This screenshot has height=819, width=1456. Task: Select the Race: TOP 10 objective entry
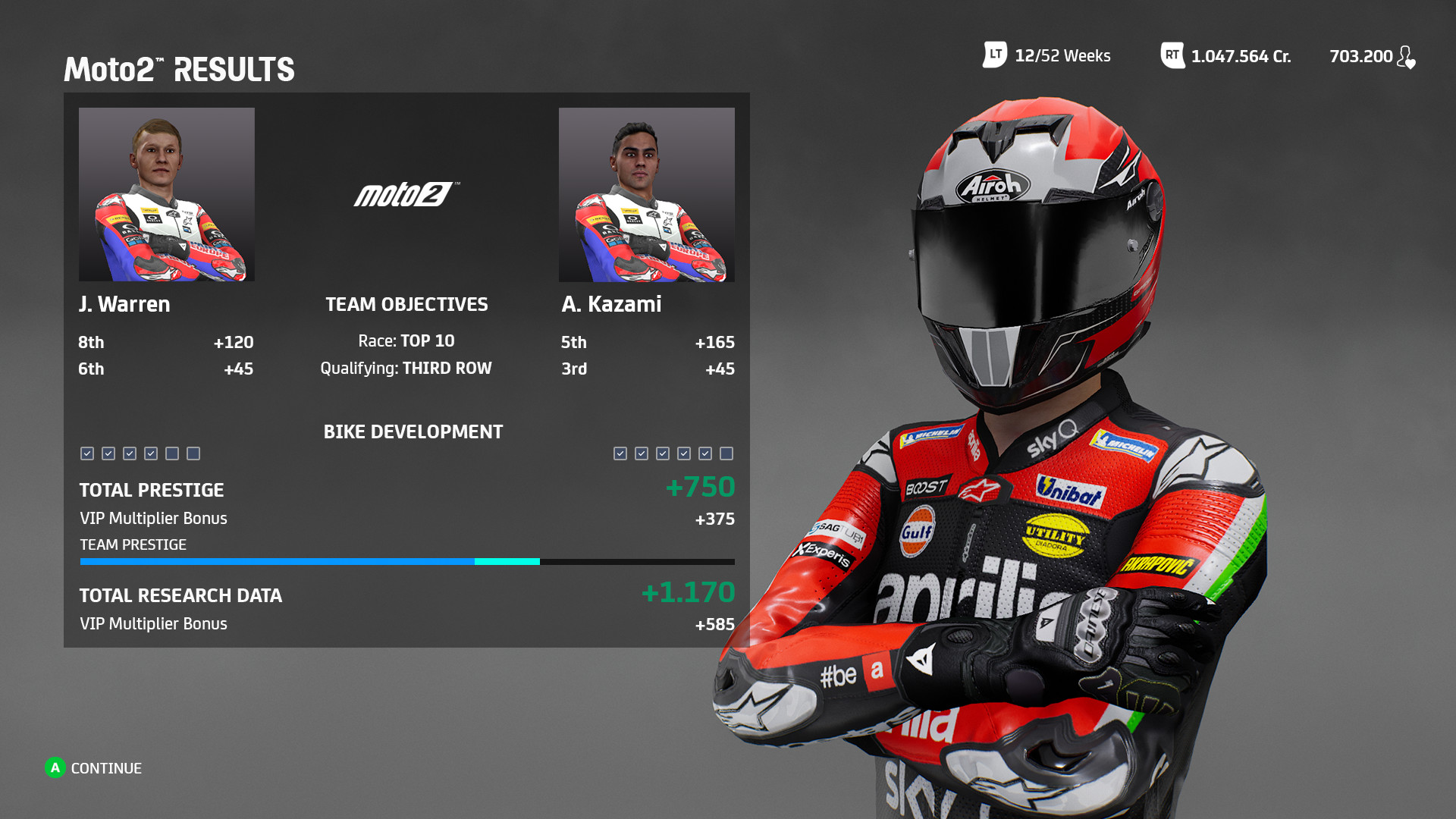[x=406, y=340]
